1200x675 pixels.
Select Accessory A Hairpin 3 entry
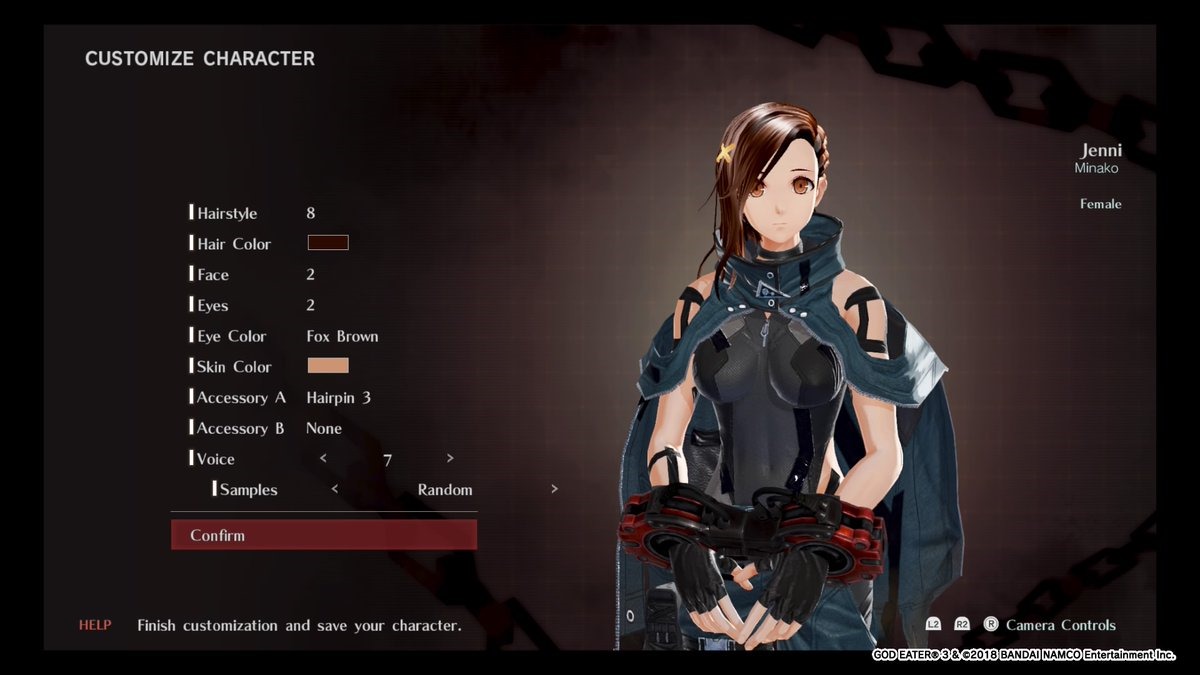click(x=338, y=397)
